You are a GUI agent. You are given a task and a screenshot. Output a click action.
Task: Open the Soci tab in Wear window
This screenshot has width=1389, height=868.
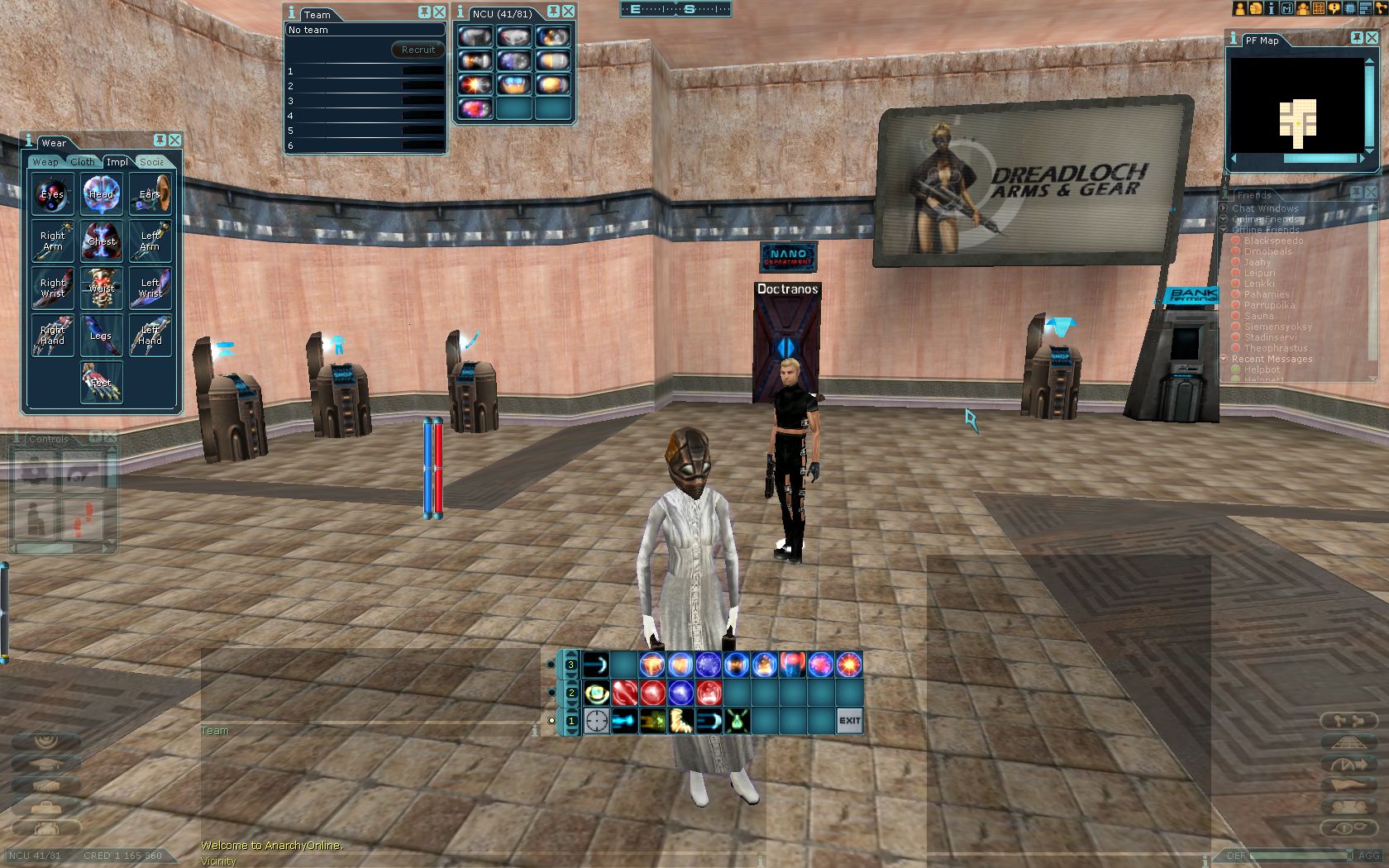click(152, 162)
